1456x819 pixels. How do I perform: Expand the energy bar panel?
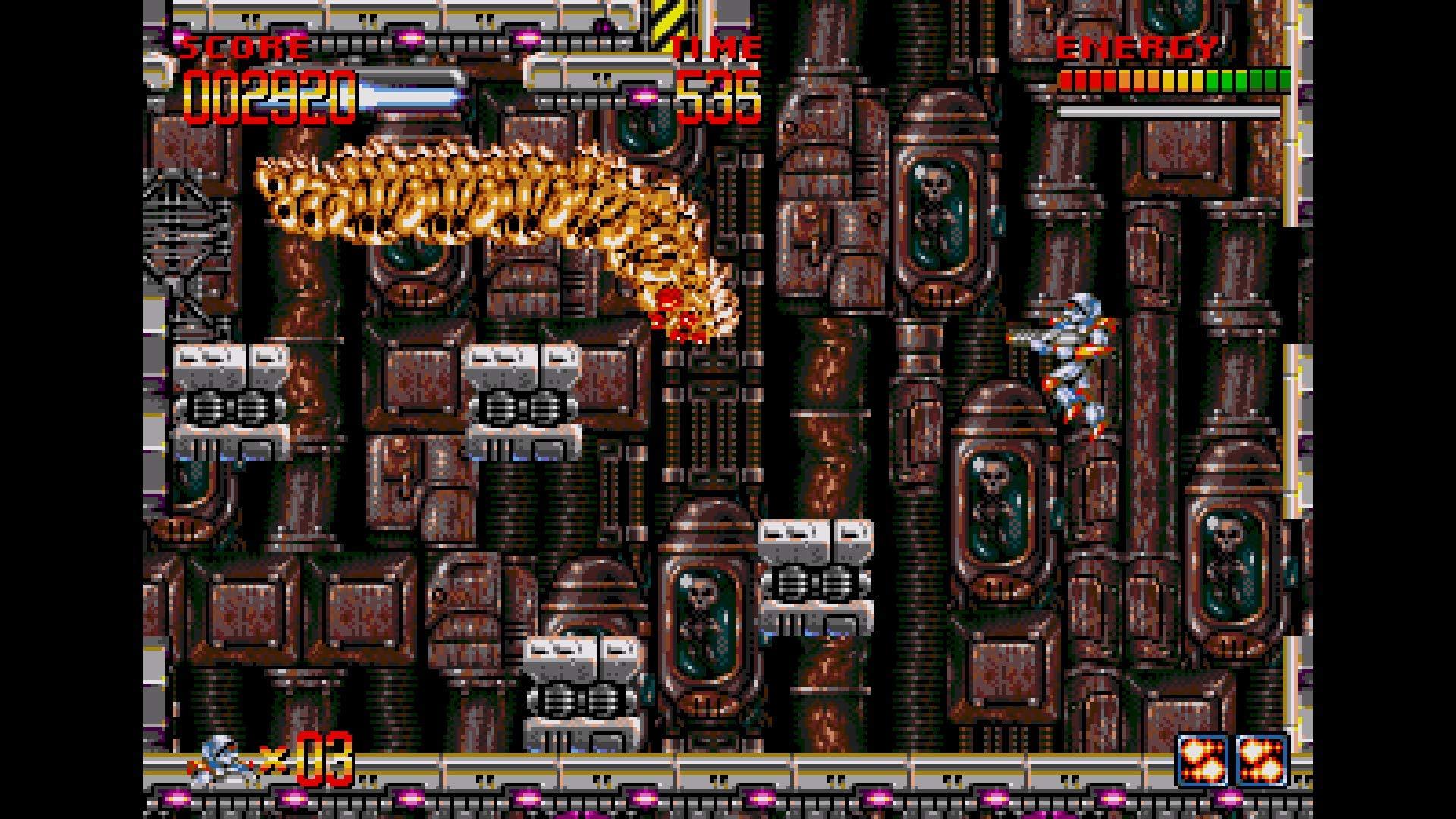click(1175, 78)
